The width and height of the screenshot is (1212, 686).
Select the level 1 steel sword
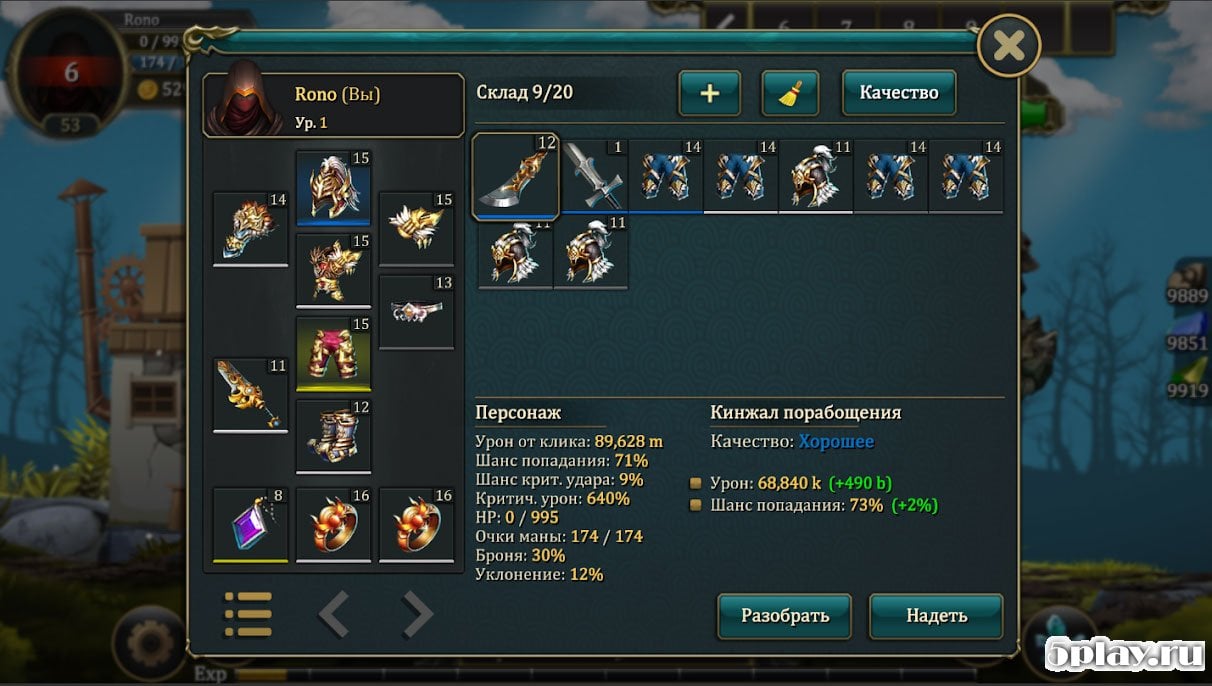[593, 176]
